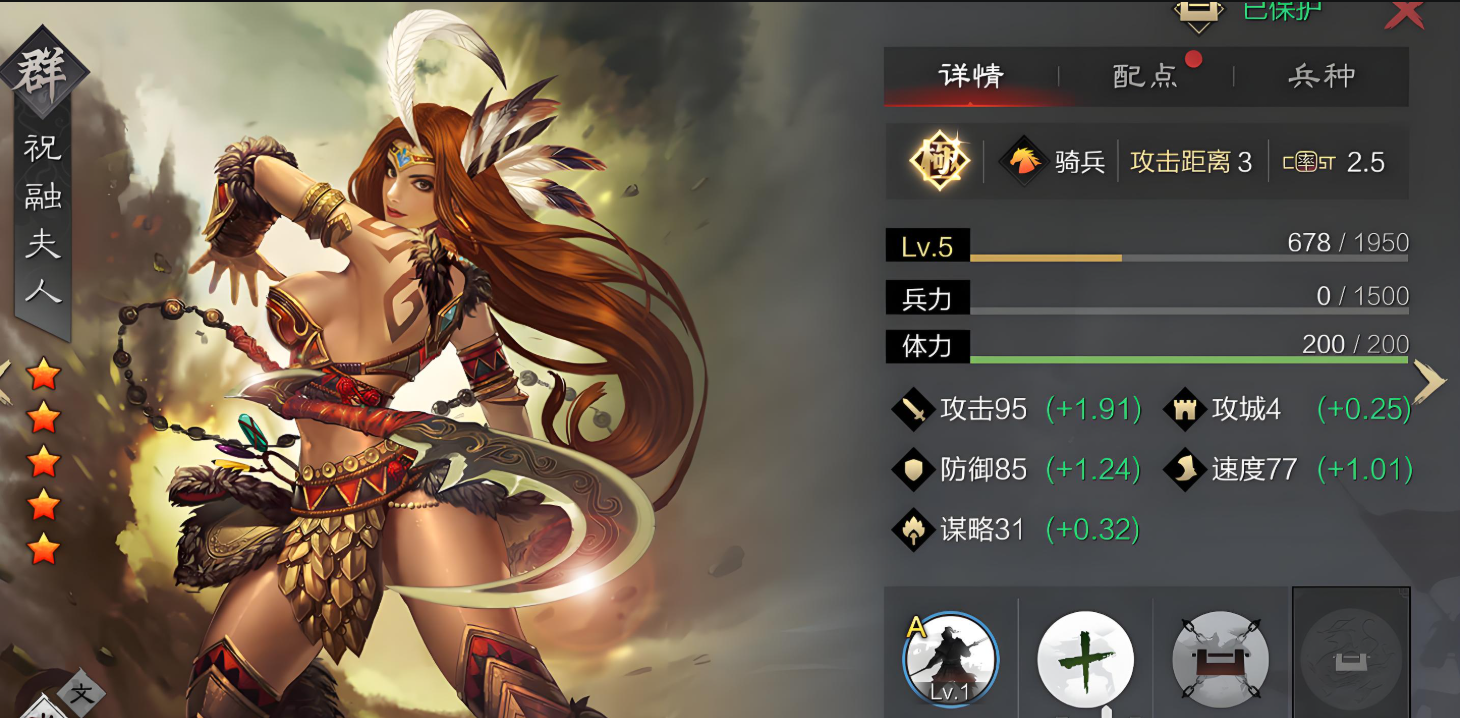Toggle the 已保护 lock protection icon
The height and width of the screenshot is (718, 1460).
pyautogui.click(x=1199, y=10)
